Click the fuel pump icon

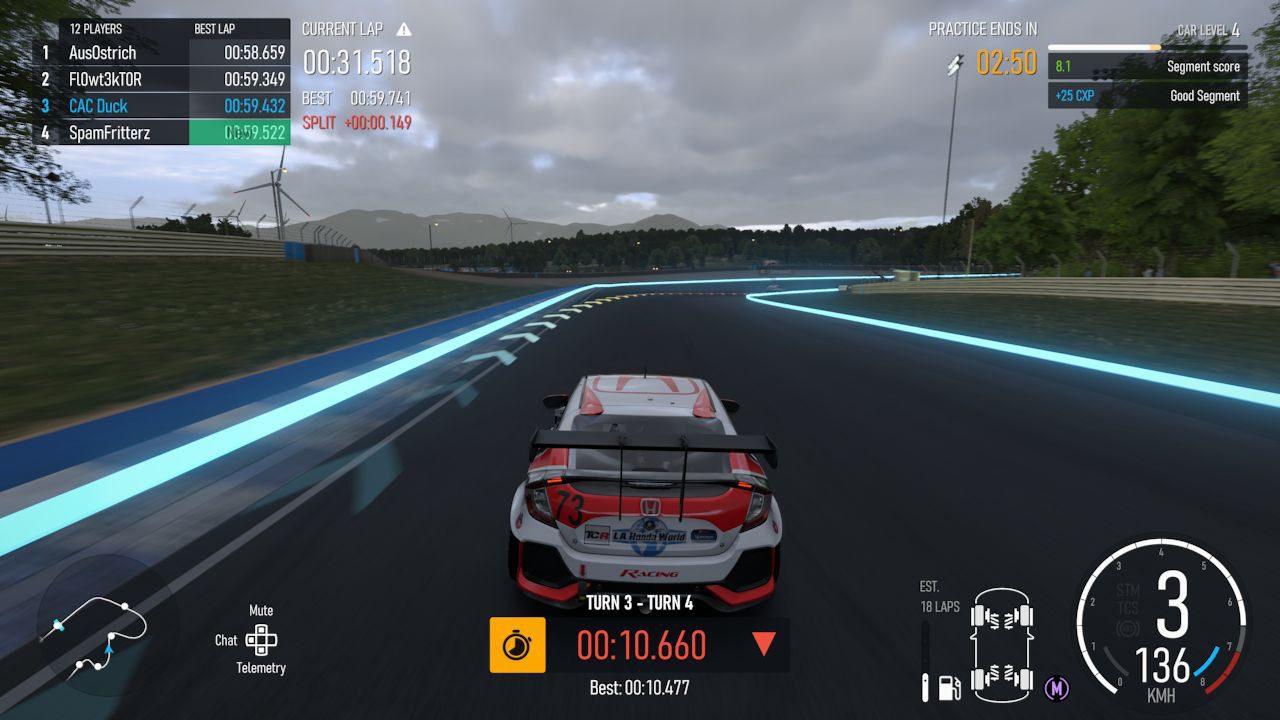point(949,688)
